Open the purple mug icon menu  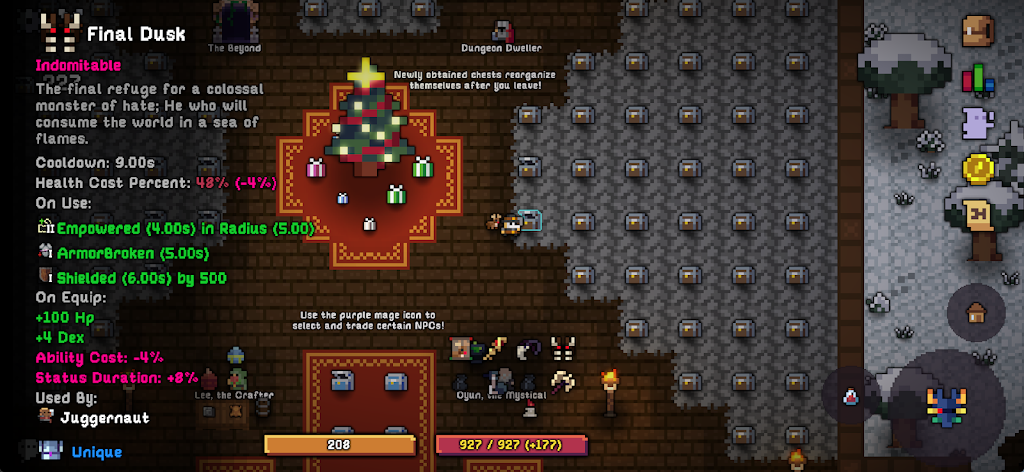click(977, 124)
